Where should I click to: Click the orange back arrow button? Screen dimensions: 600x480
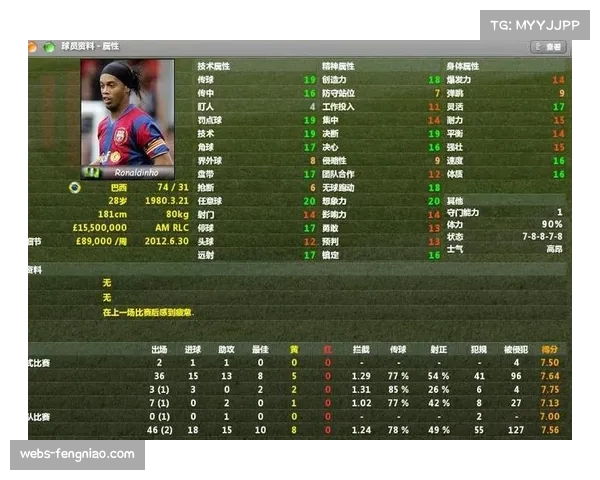click(x=32, y=47)
